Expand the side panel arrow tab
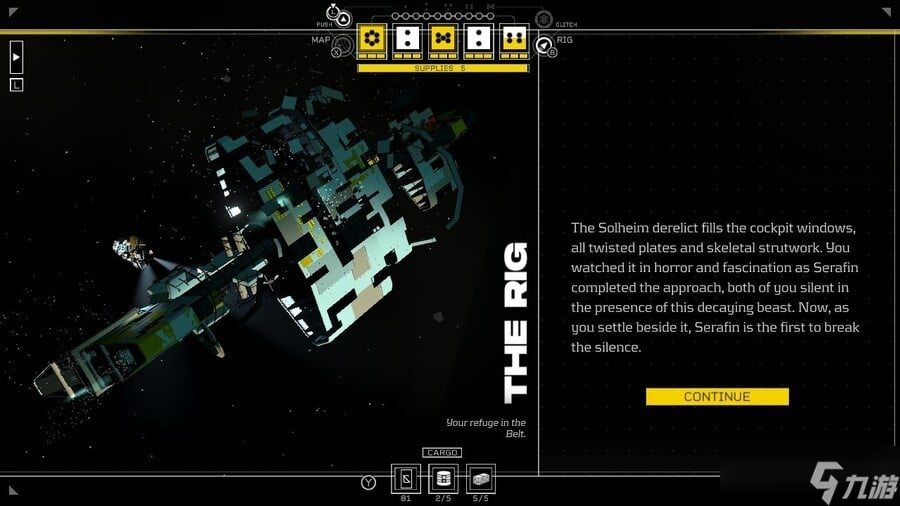Viewport: 900px width, 506px height. (16, 57)
